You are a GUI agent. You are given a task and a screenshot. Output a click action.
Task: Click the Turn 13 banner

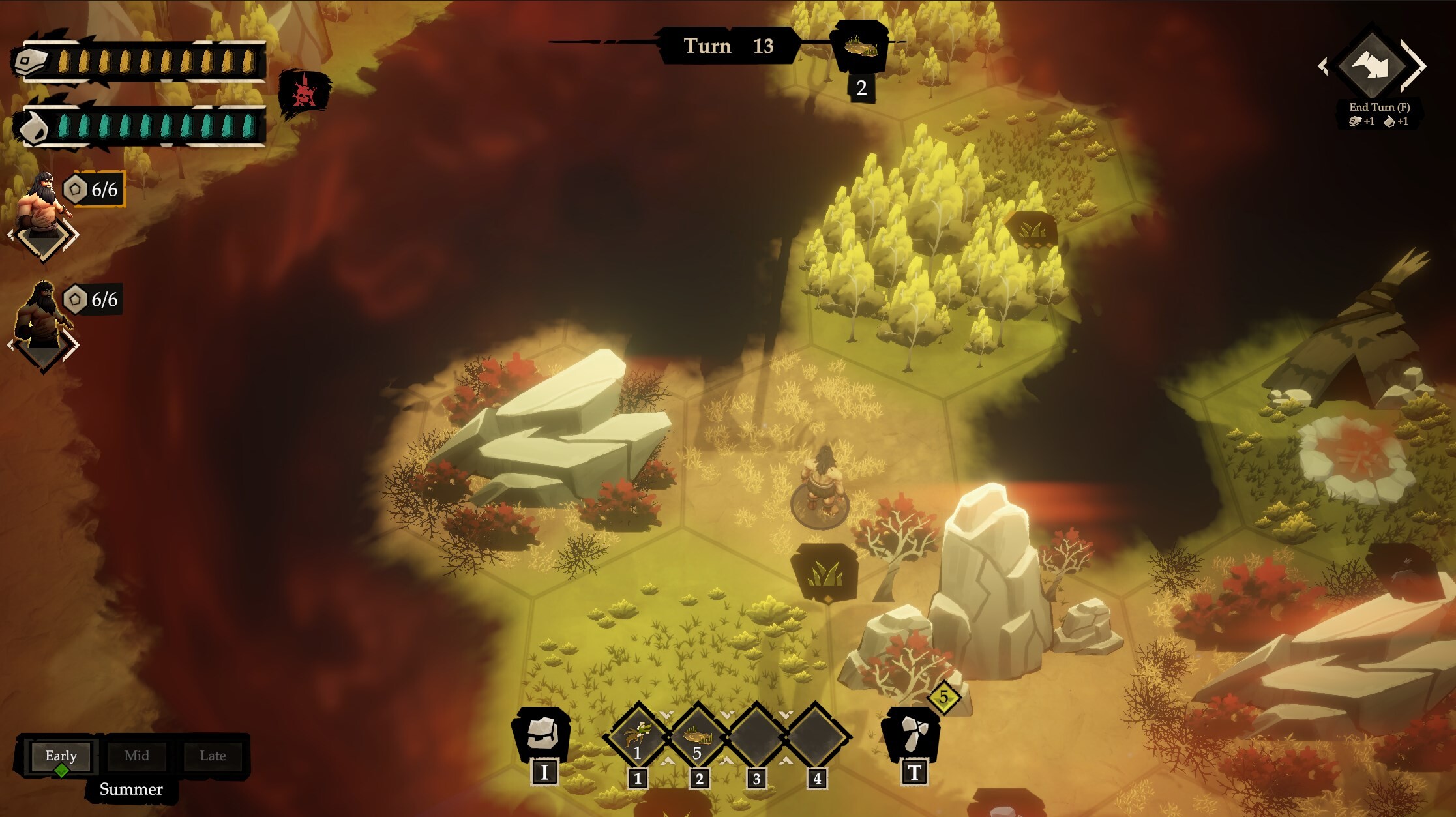click(x=728, y=46)
